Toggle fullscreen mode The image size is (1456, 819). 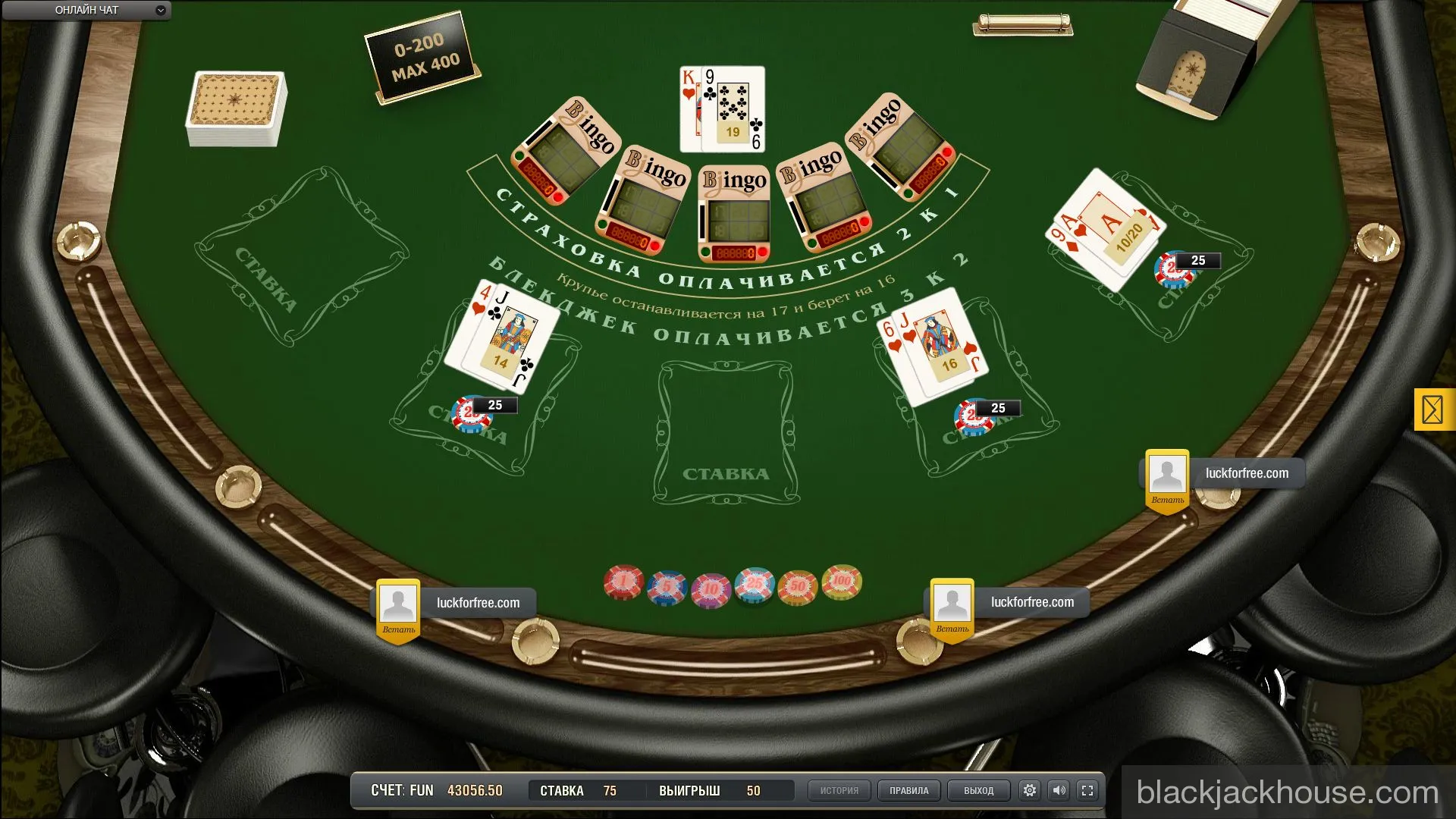pos(1089,789)
